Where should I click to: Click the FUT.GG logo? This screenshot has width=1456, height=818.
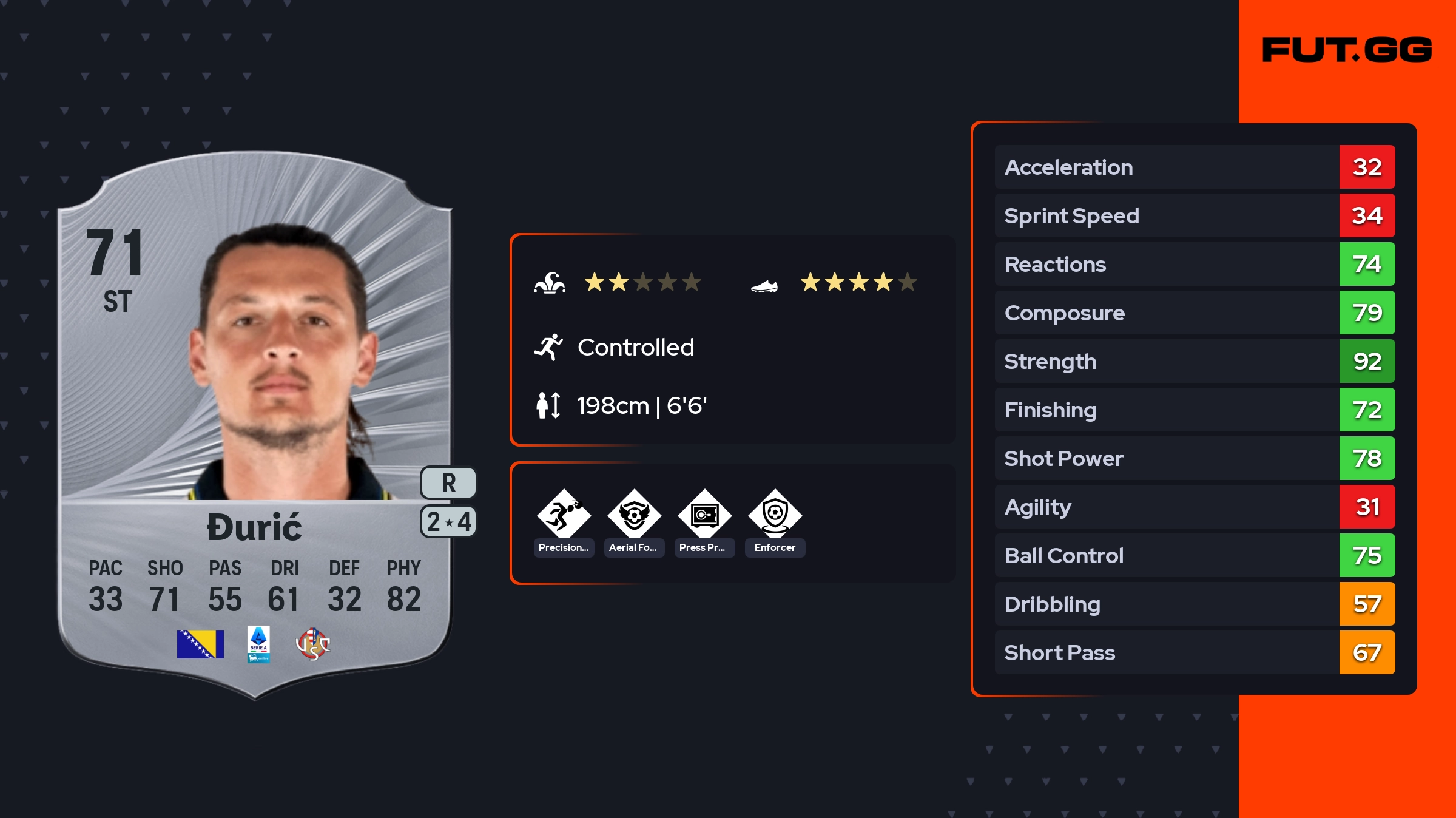[x=1347, y=50]
